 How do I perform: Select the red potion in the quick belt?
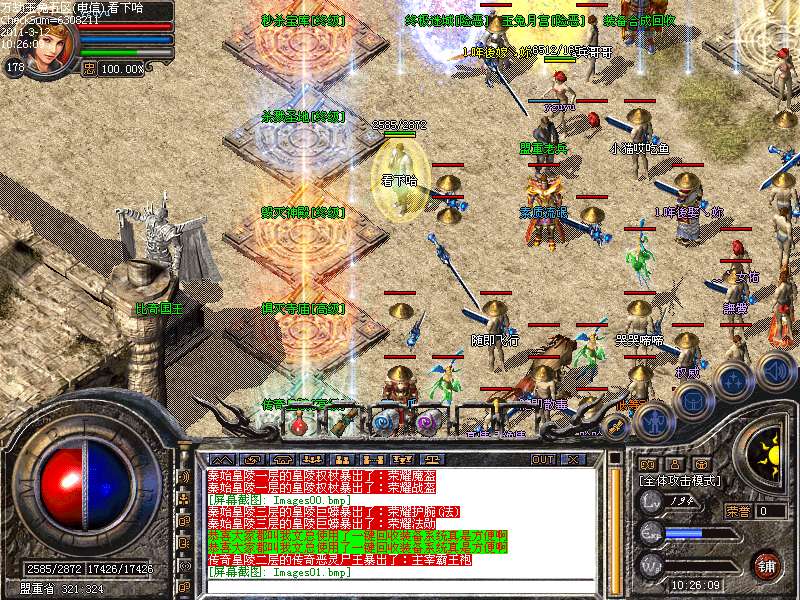point(299,423)
